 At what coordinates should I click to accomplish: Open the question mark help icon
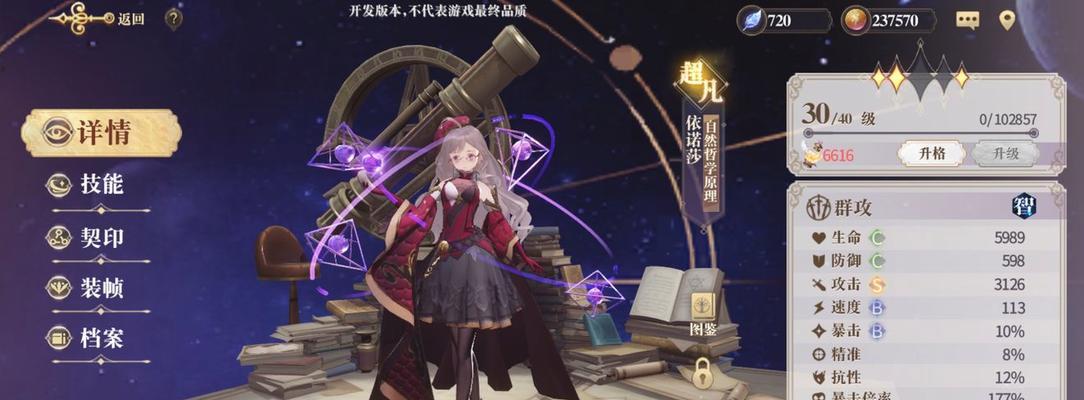click(x=173, y=18)
